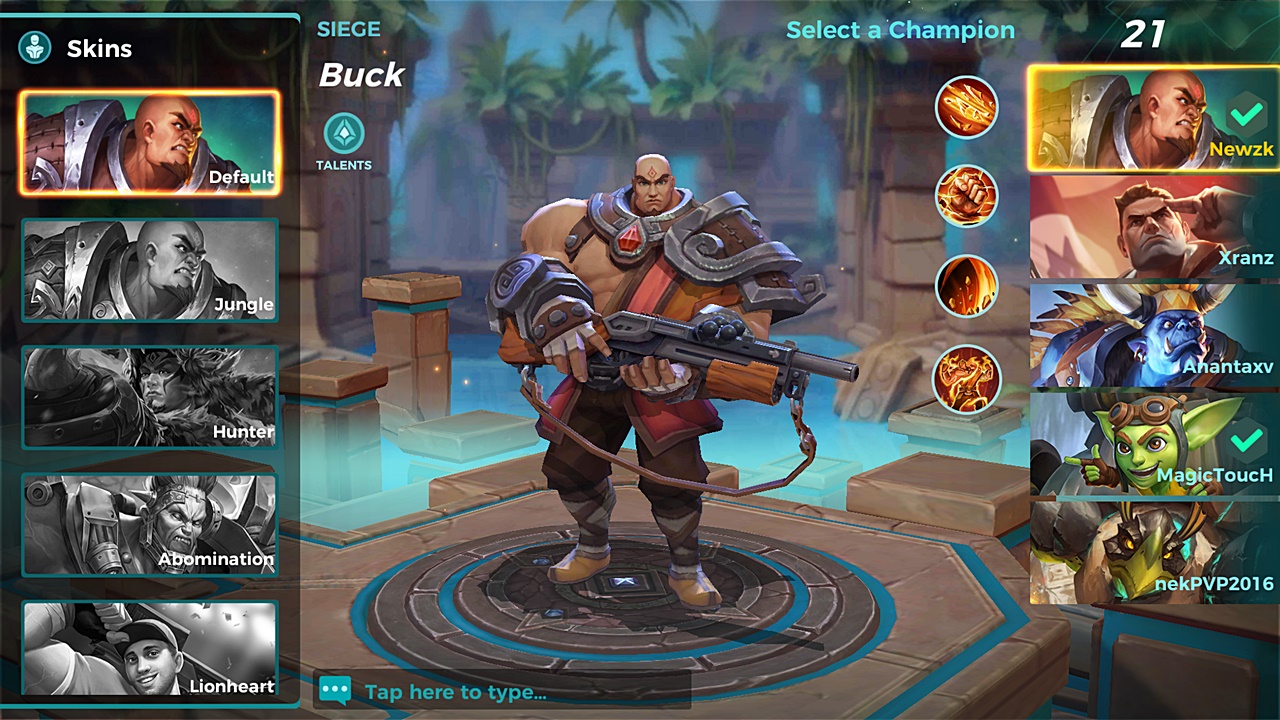This screenshot has width=1280, height=720.
Task: Select Anantaxv's blue troll champion card
Action: click(x=1153, y=336)
